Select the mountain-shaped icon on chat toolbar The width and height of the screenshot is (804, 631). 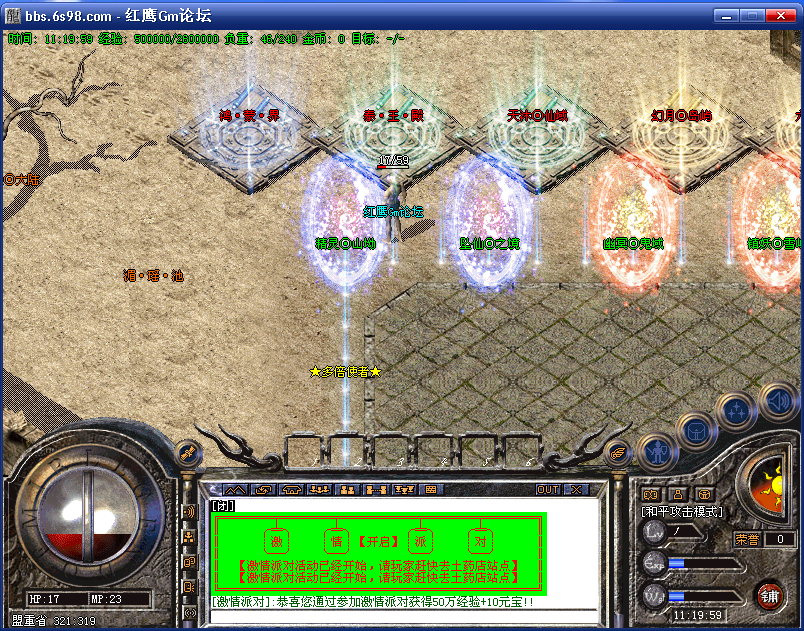pos(235,490)
